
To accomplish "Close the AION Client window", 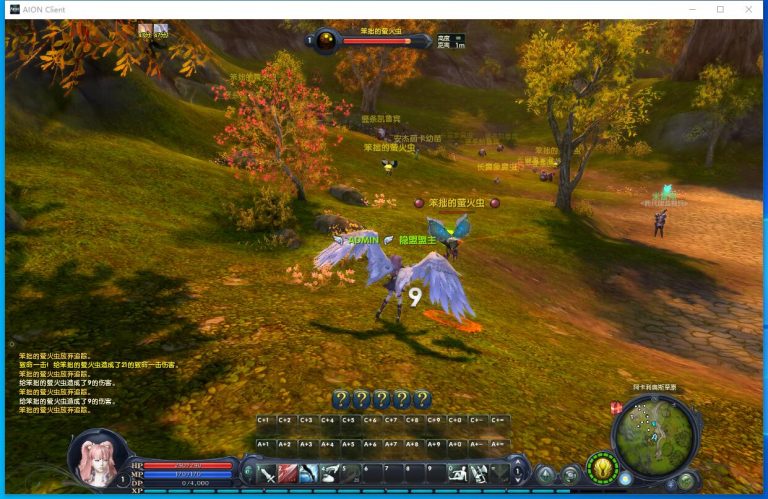I will [746, 9].
